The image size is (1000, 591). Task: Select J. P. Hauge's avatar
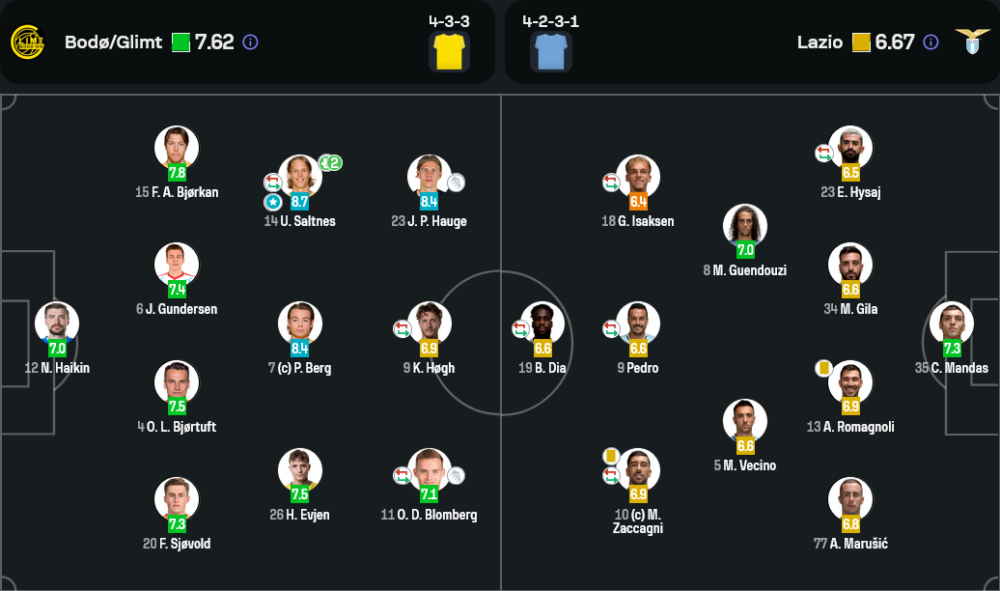click(429, 176)
